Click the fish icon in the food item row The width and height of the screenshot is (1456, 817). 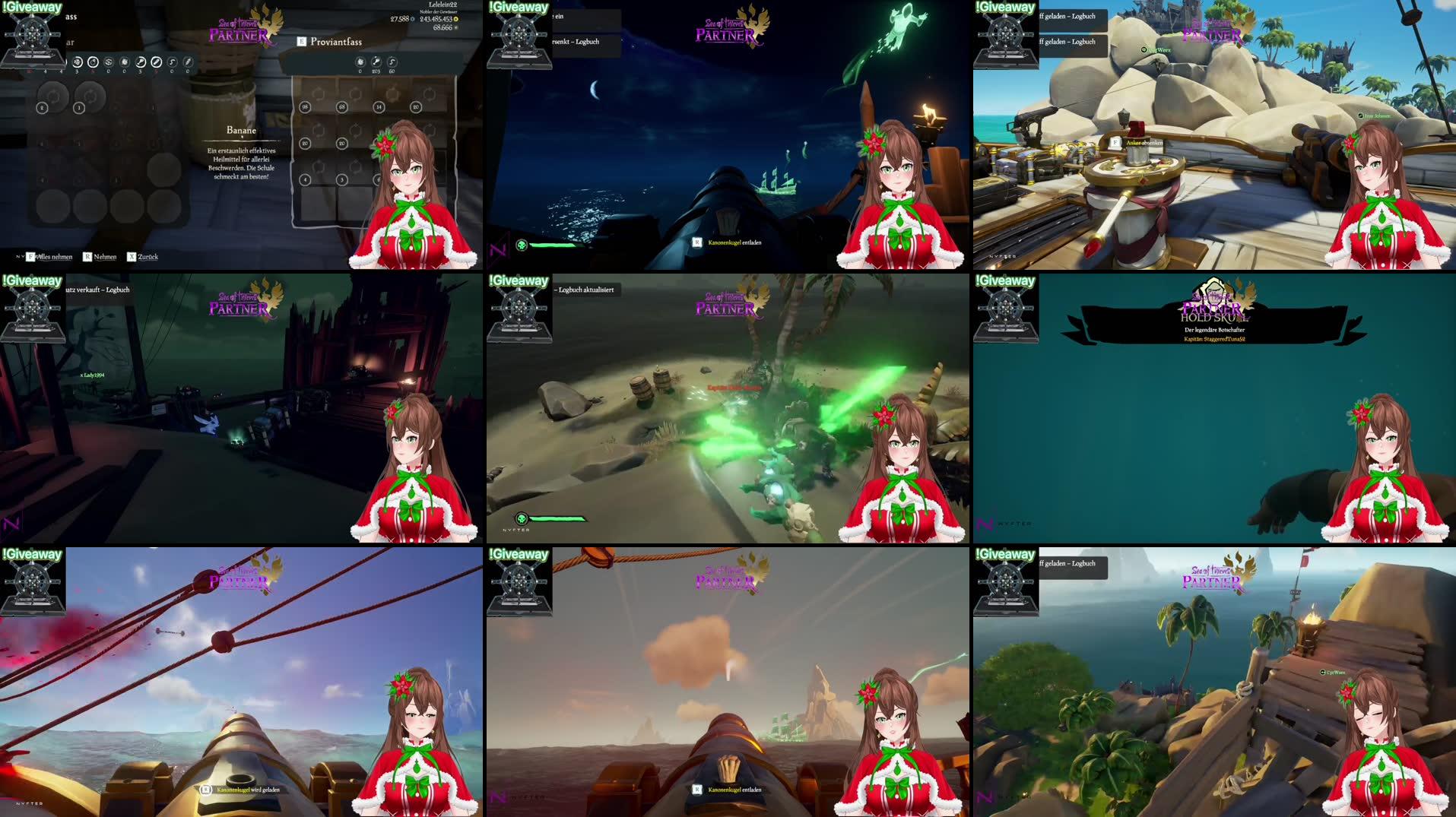[141, 62]
